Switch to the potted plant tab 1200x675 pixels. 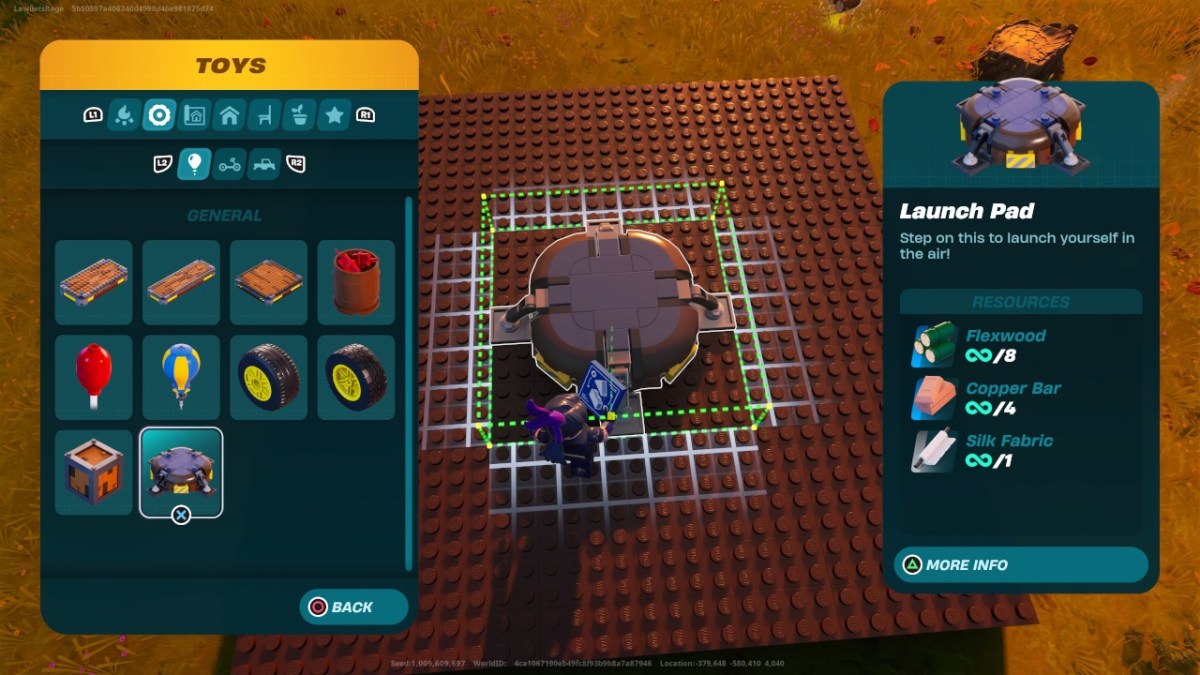pos(299,115)
